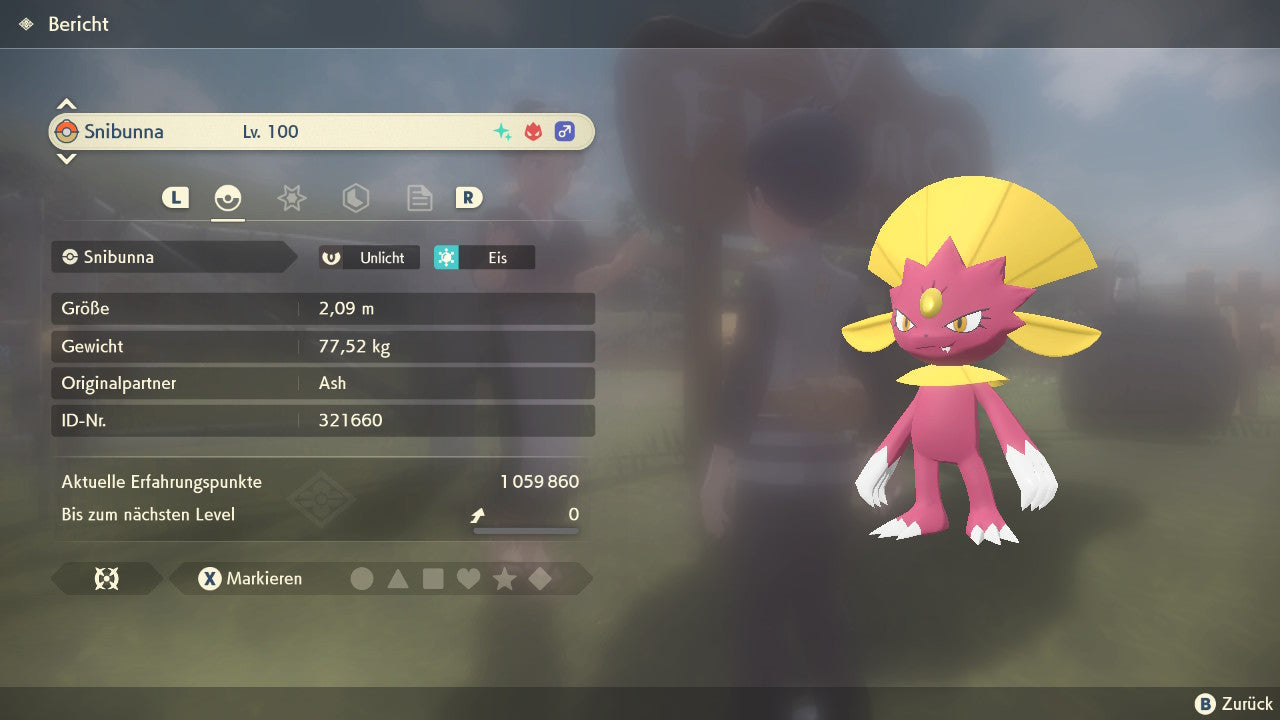Toggle the triangle marking
Image resolution: width=1280 pixels, height=720 pixels.
coord(398,579)
